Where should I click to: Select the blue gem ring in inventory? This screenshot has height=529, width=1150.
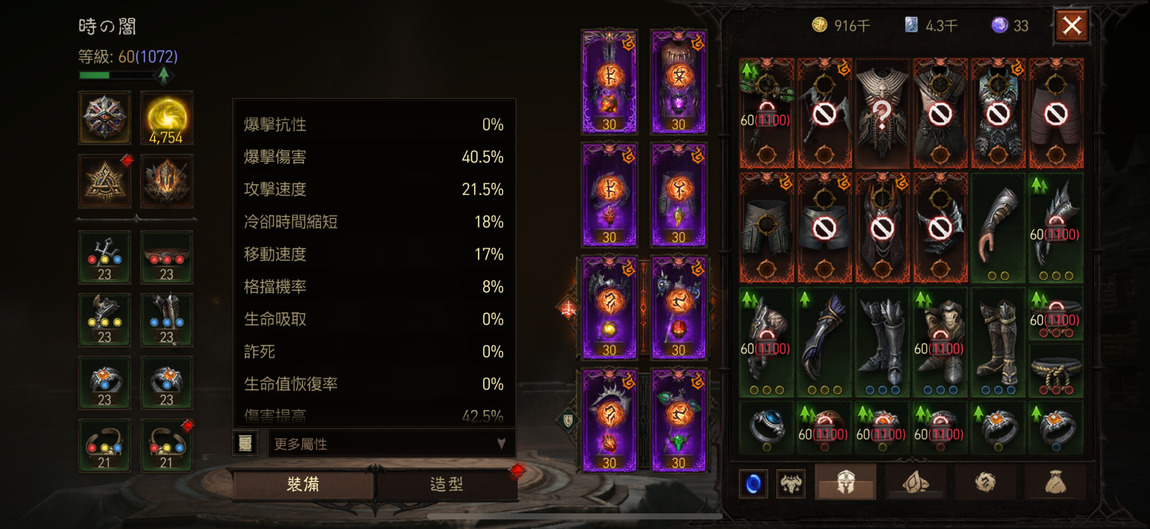click(x=767, y=427)
